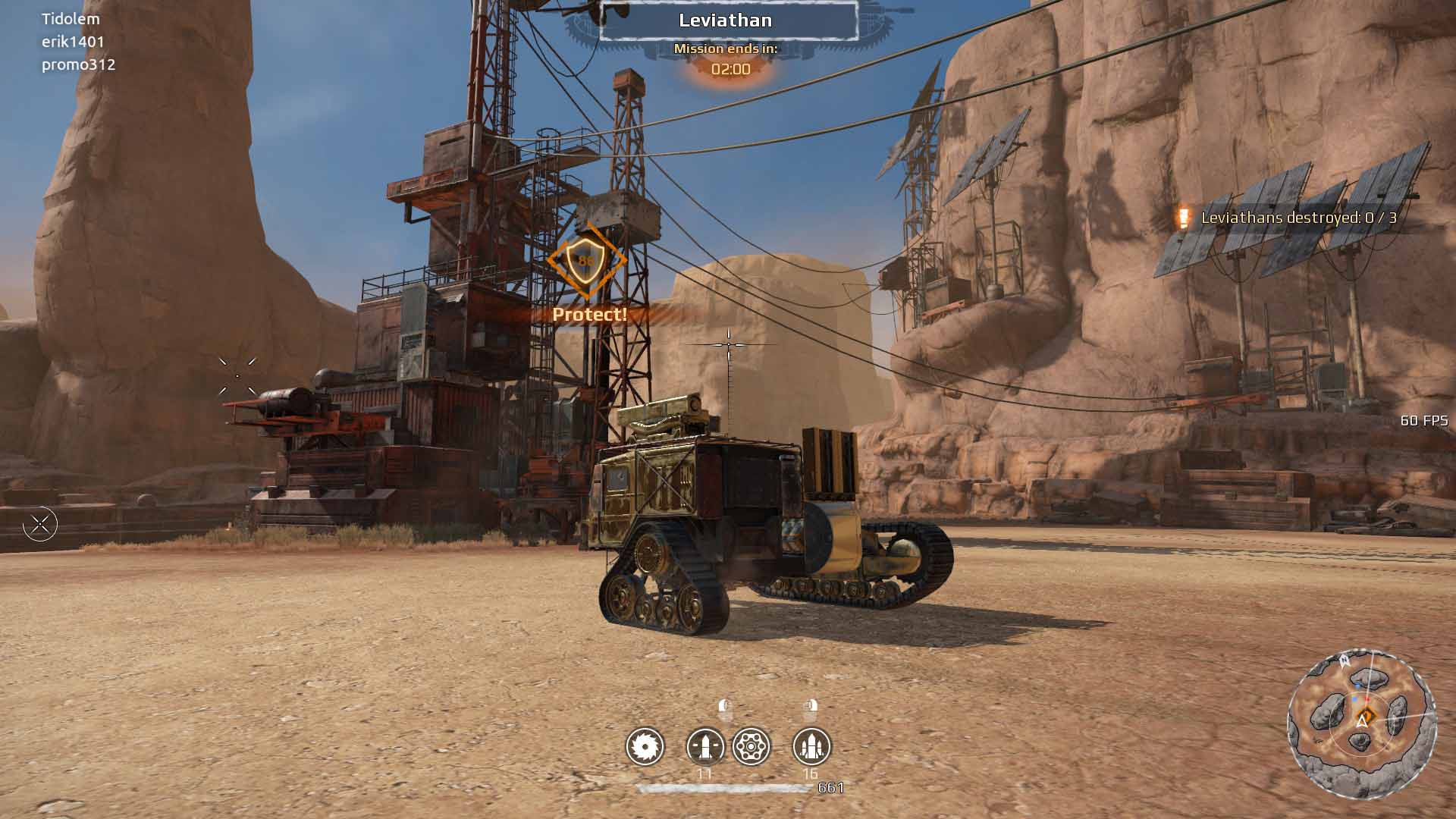Launch the triple rocket volley weapon
This screenshot has height=819, width=1456.
click(x=811, y=747)
